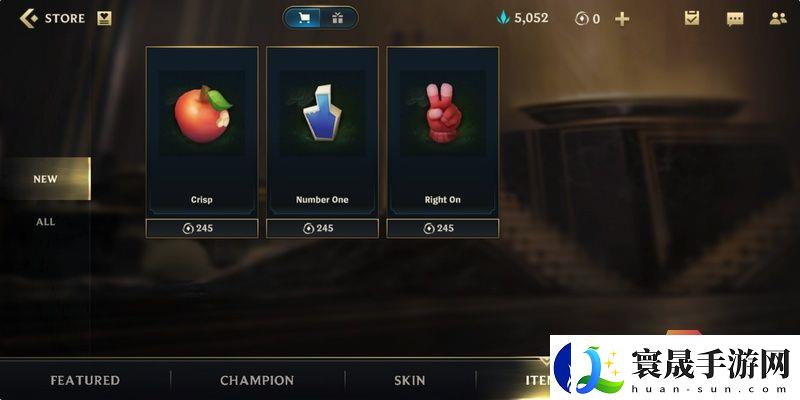This screenshot has width=800, height=400.
Task: Select the shopping cart toggle
Action: click(304, 18)
